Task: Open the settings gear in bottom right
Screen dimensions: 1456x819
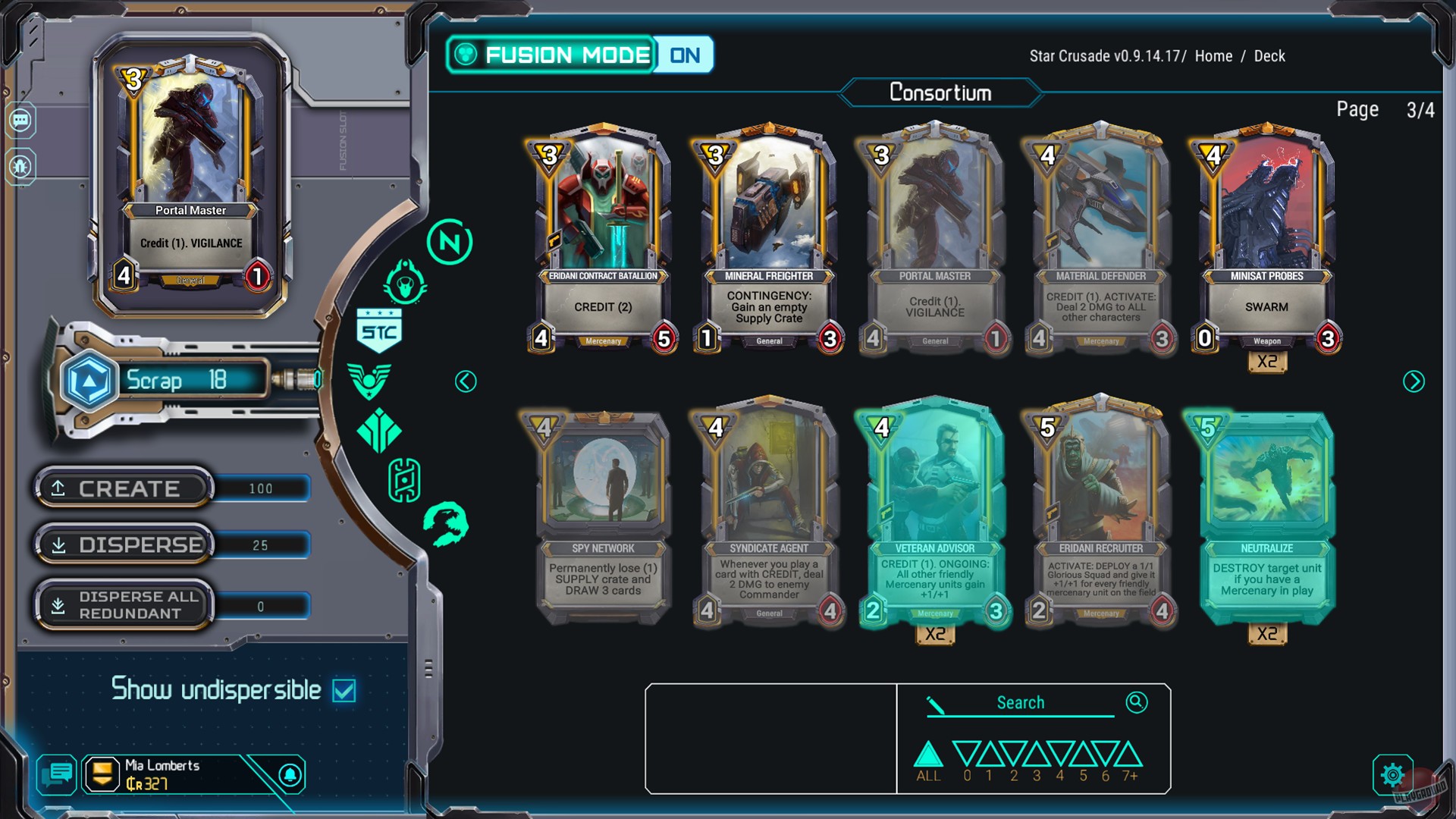Action: (x=1392, y=775)
